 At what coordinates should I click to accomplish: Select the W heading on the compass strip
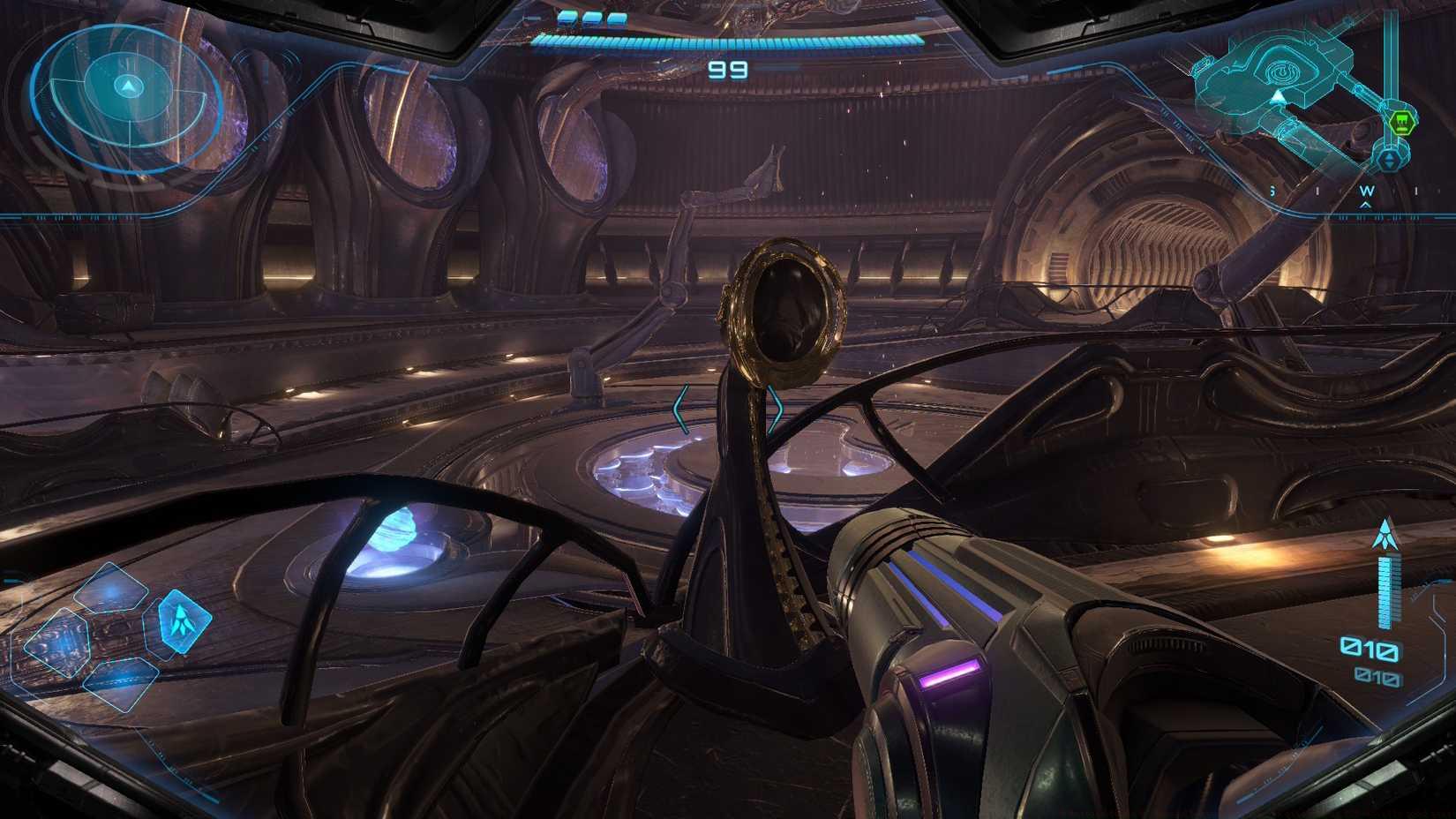(x=1366, y=190)
